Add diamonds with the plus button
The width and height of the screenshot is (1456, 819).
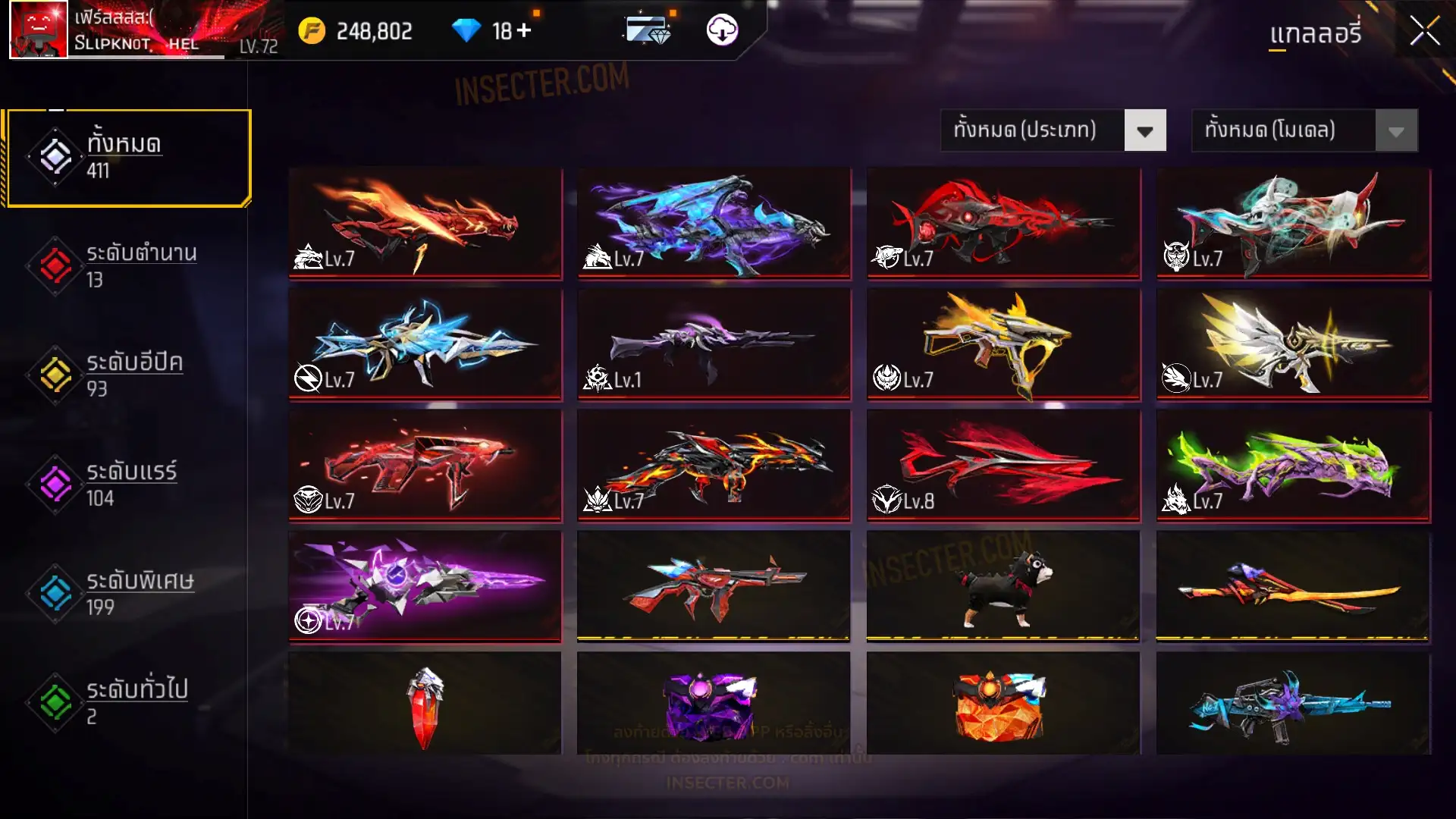point(524,30)
